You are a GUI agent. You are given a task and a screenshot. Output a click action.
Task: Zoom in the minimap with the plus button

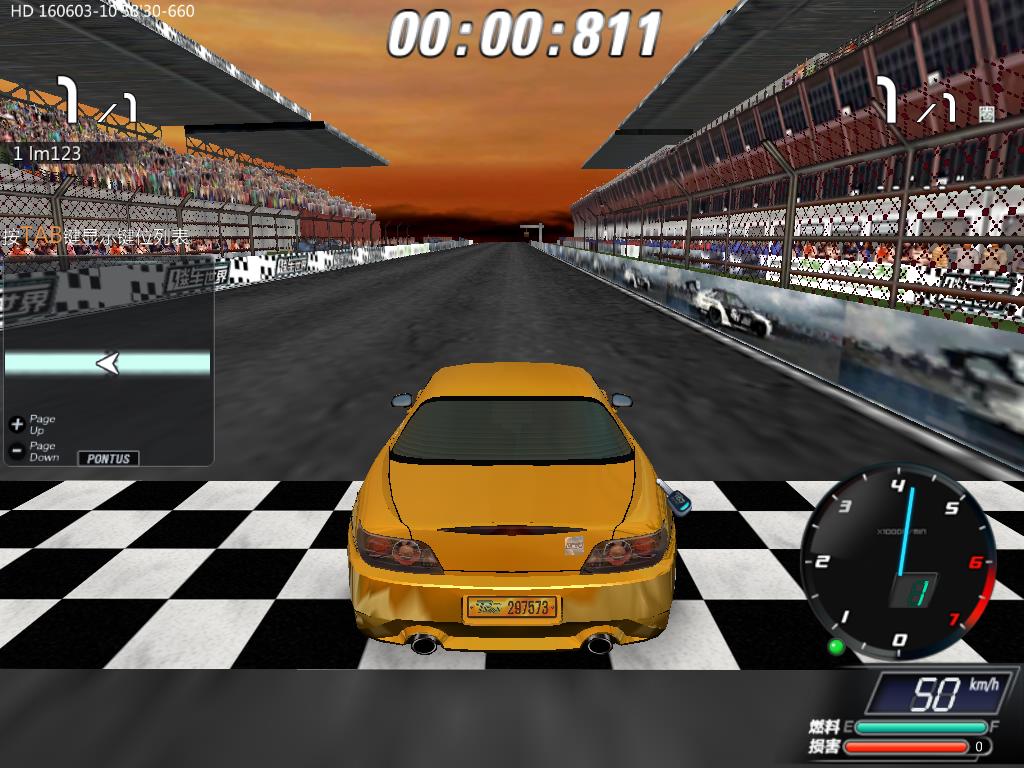point(16,424)
